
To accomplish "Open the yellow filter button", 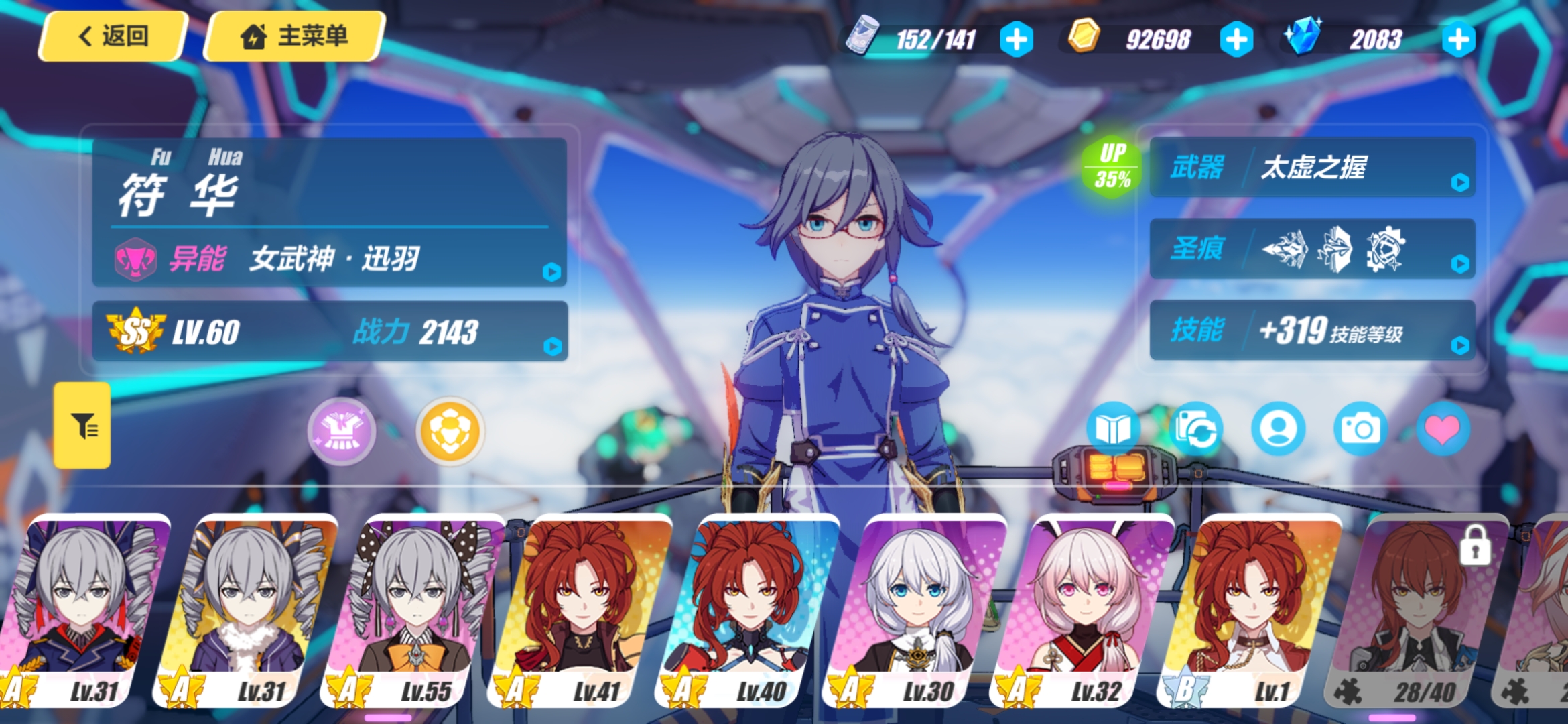I will point(82,425).
